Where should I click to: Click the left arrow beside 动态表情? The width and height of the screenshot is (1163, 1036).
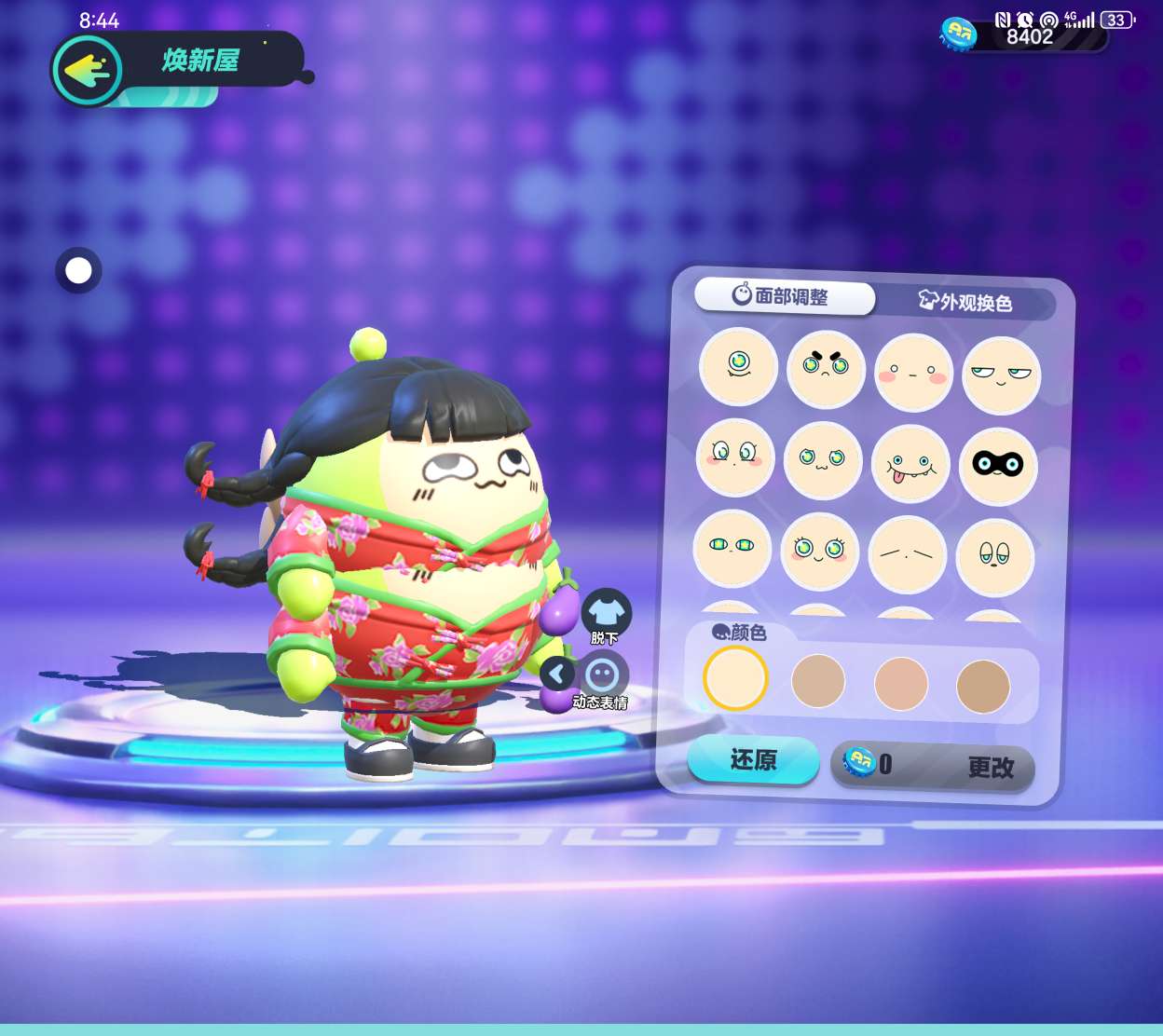(557, 674)
